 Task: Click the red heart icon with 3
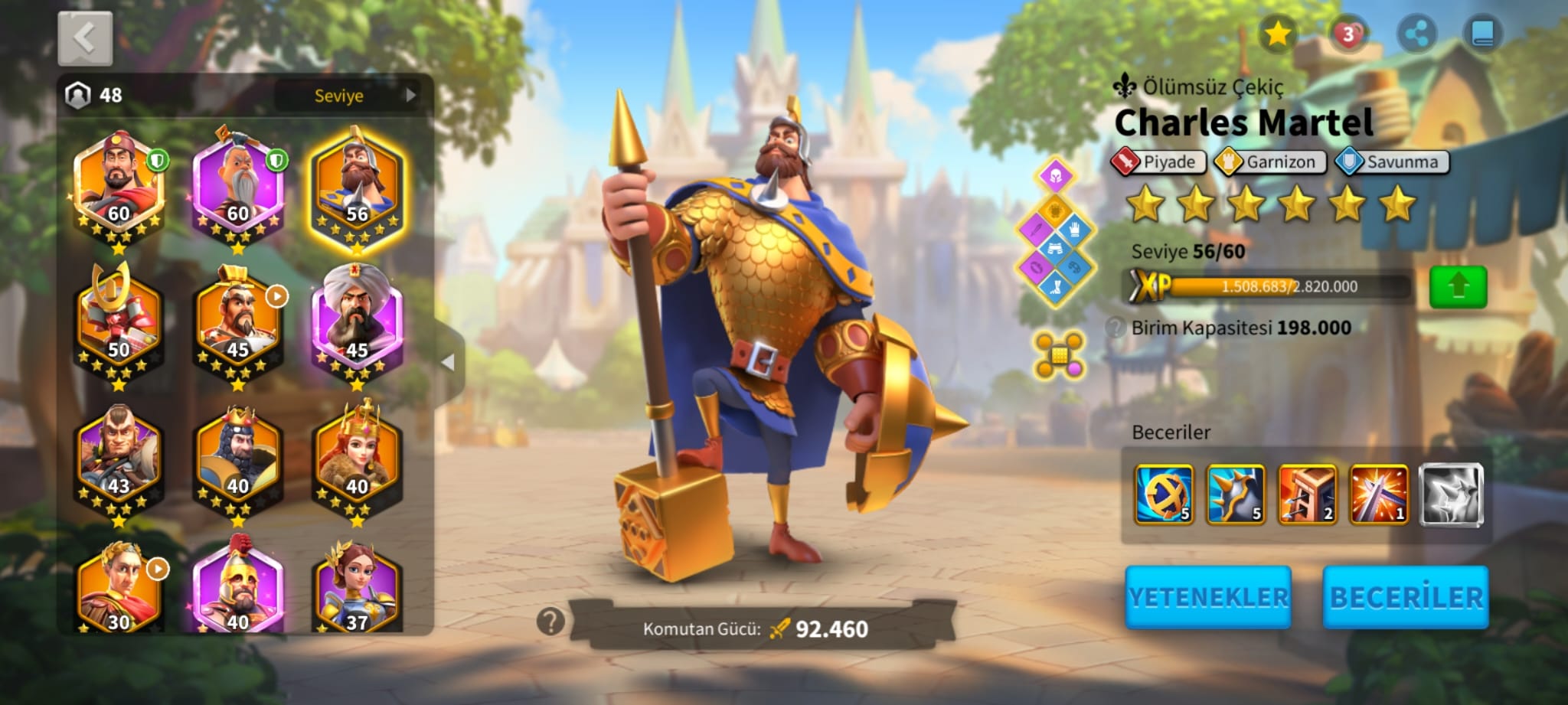point(1347,34)
